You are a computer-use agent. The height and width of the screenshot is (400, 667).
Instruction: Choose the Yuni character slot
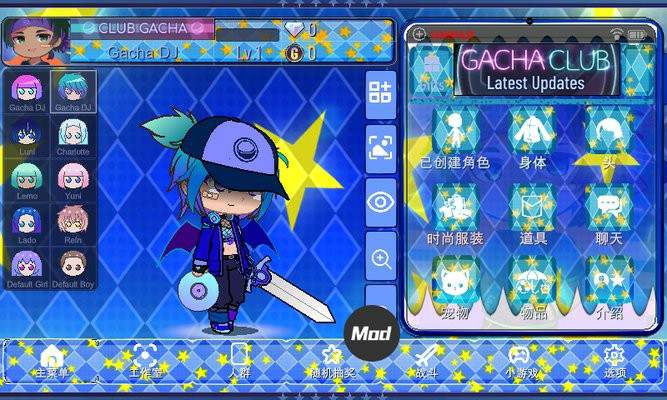pos(73,180)
